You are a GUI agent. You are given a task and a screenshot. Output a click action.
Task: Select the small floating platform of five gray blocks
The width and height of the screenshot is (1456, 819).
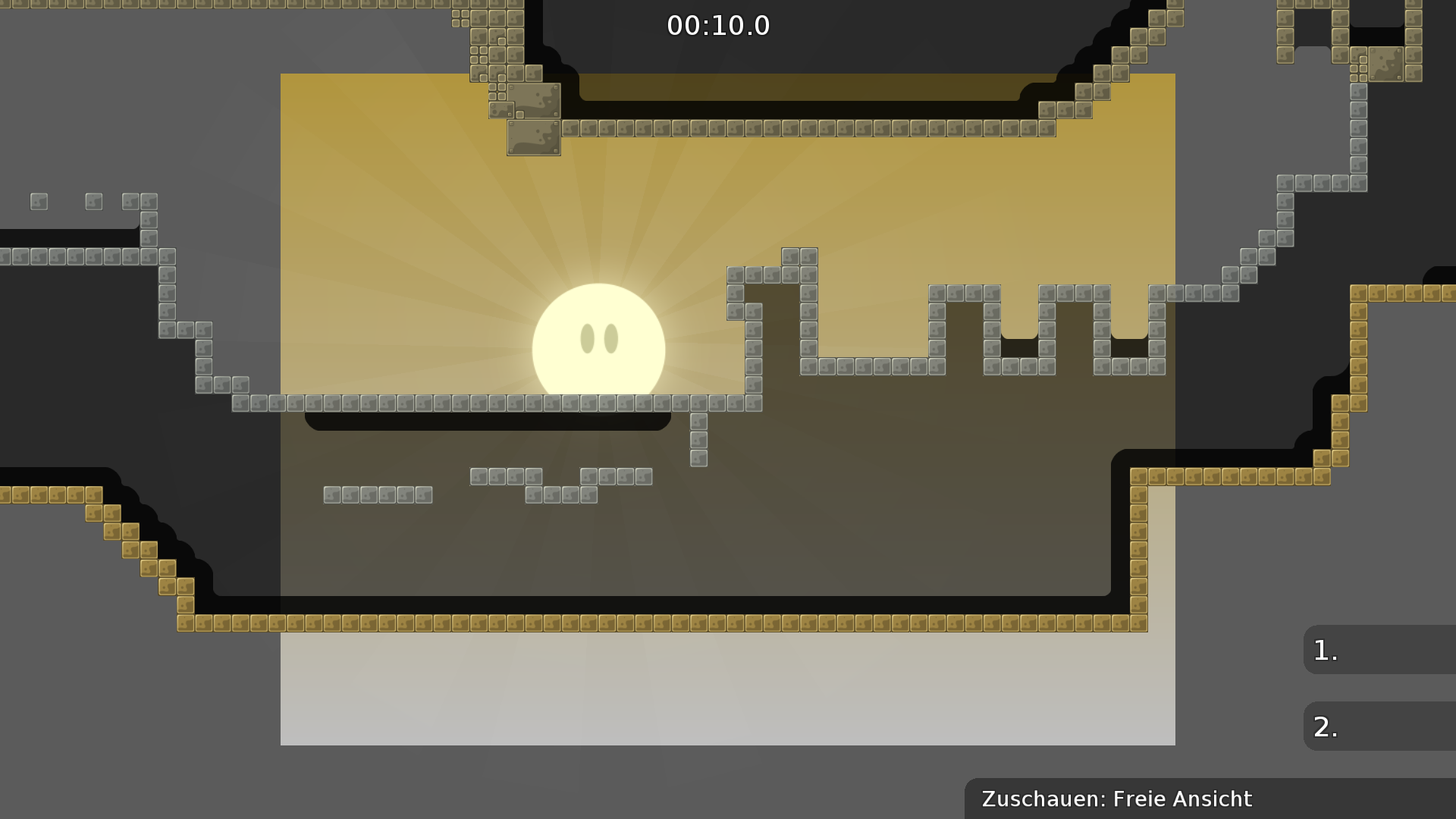click(379, 494)
